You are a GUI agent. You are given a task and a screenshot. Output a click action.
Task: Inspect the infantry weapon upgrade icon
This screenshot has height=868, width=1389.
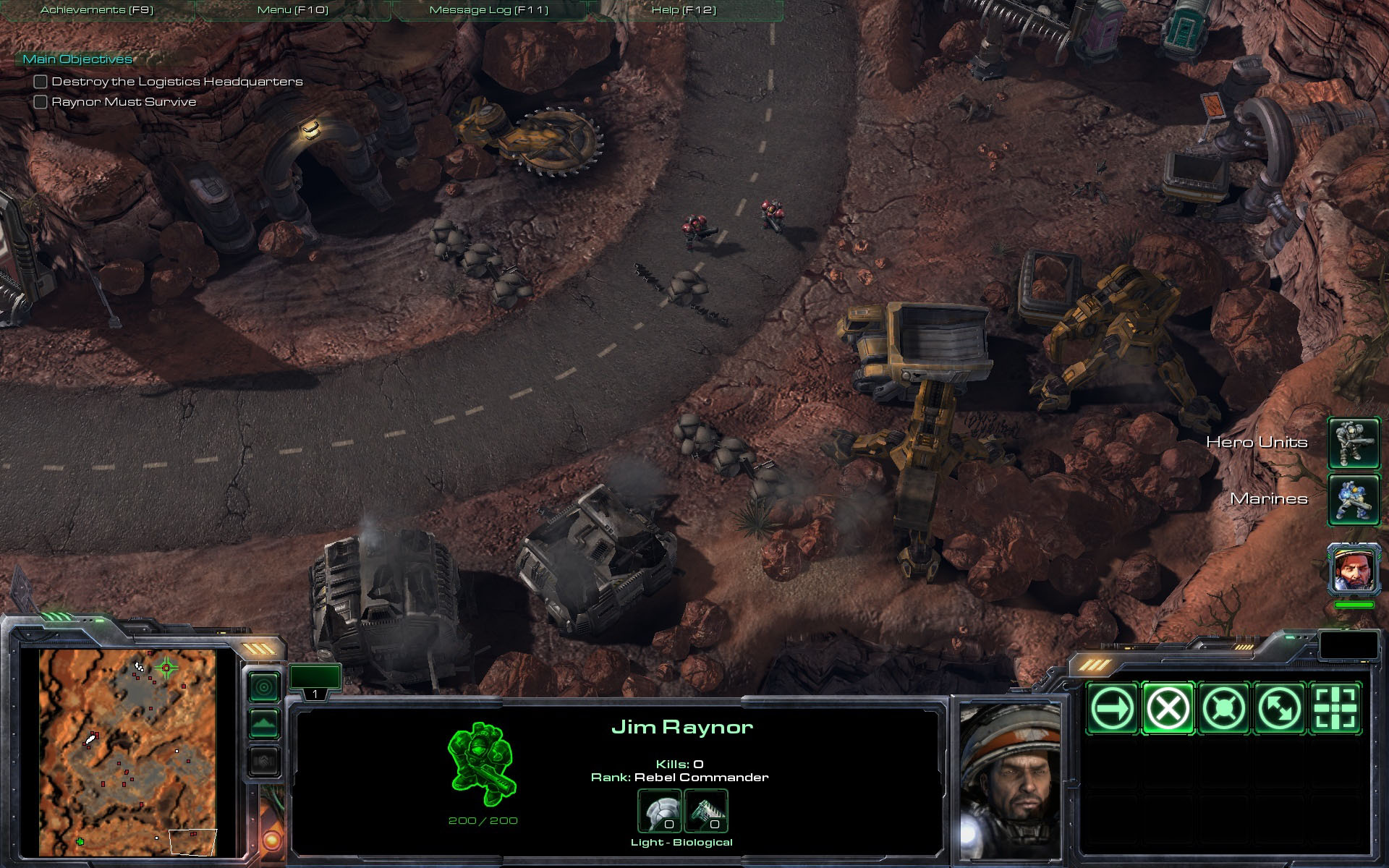[705, 811]
